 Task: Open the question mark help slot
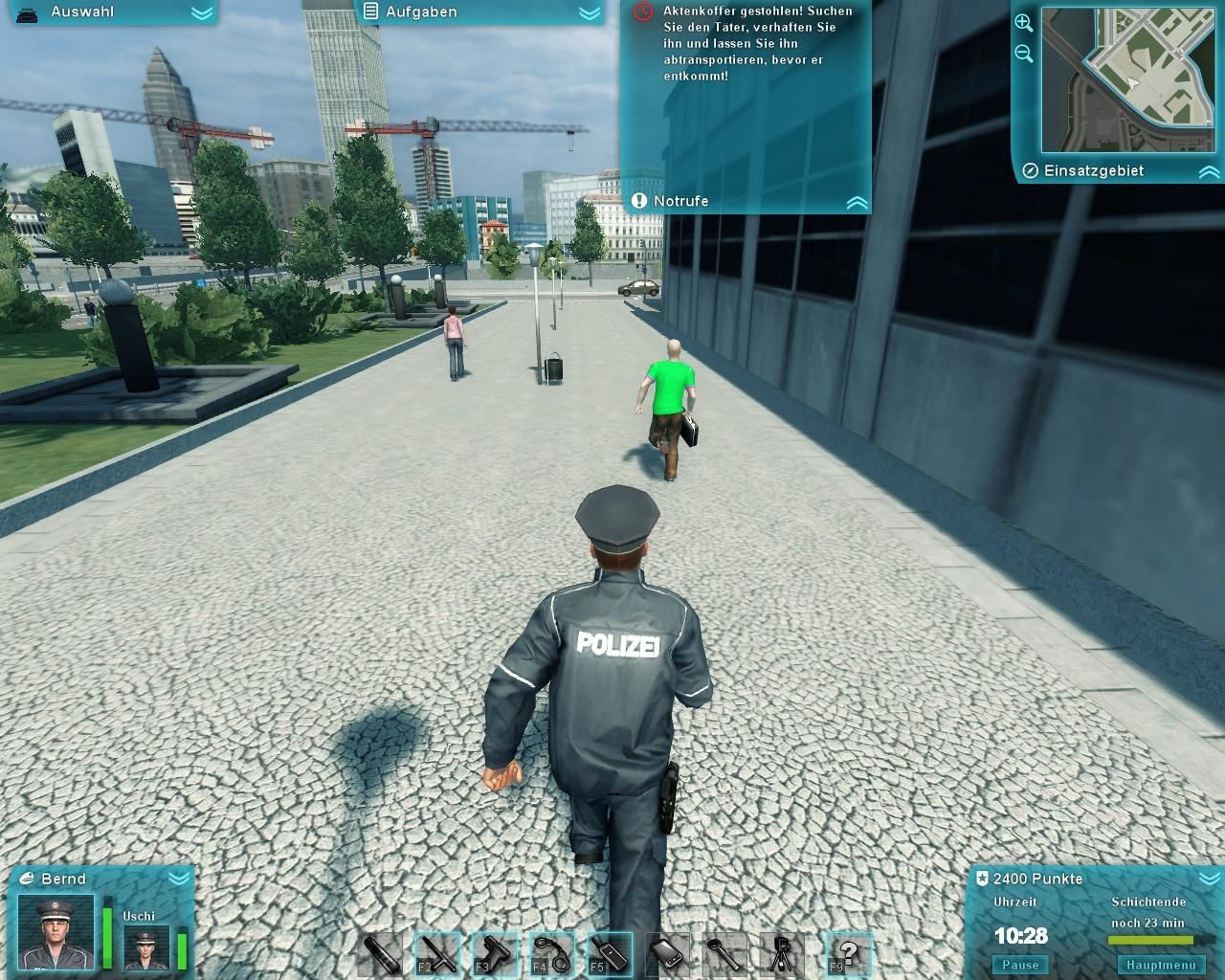pyautogui.click(x=848, y=954)
